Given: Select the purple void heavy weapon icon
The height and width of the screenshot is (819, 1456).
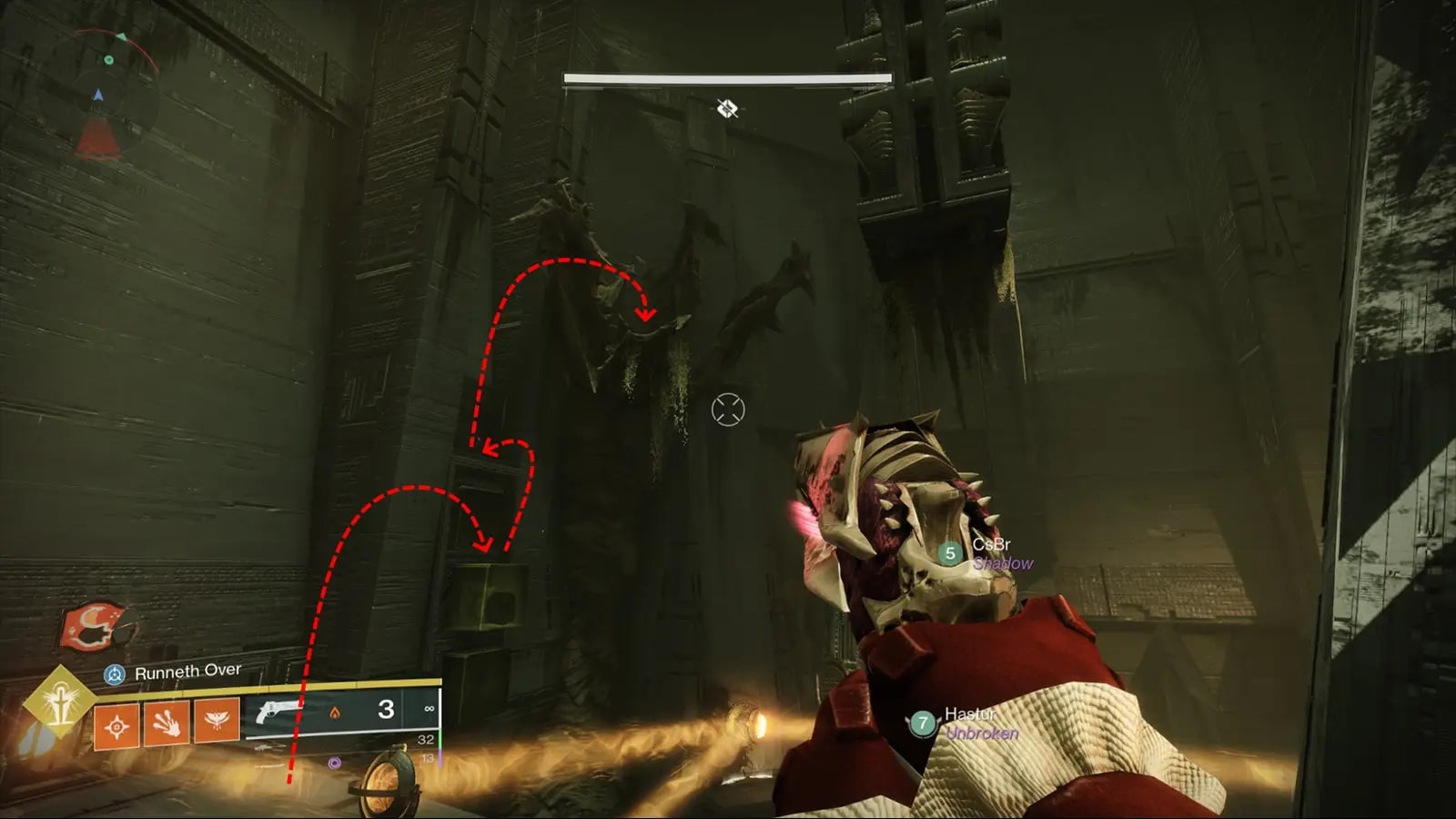Looking at the screenshot, I should [334, 763].
